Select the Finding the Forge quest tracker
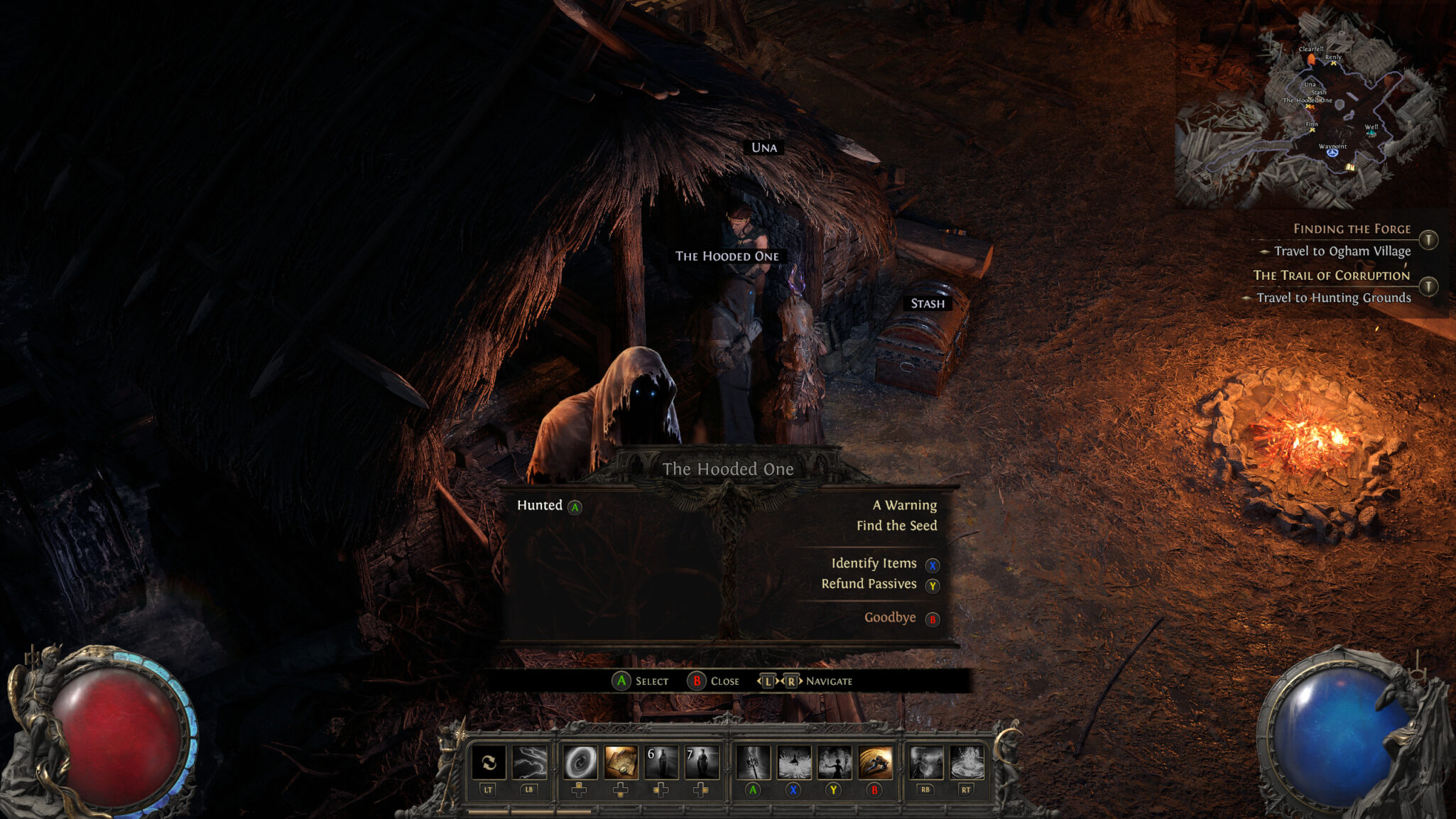The width and height of the screenshot is (1456, 819). click(1352, 229)
